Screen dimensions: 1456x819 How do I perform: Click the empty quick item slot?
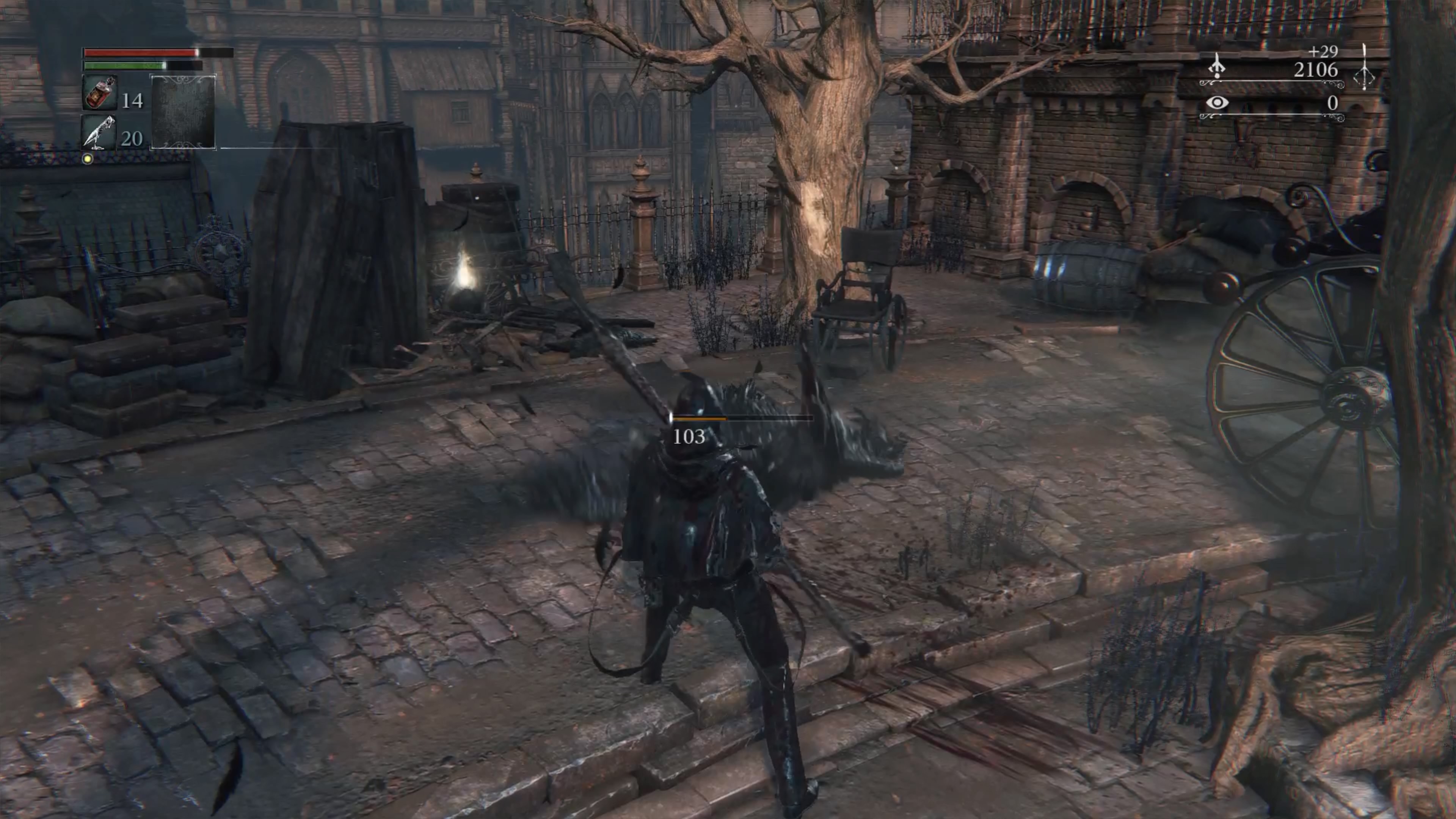tap(183, 112)
